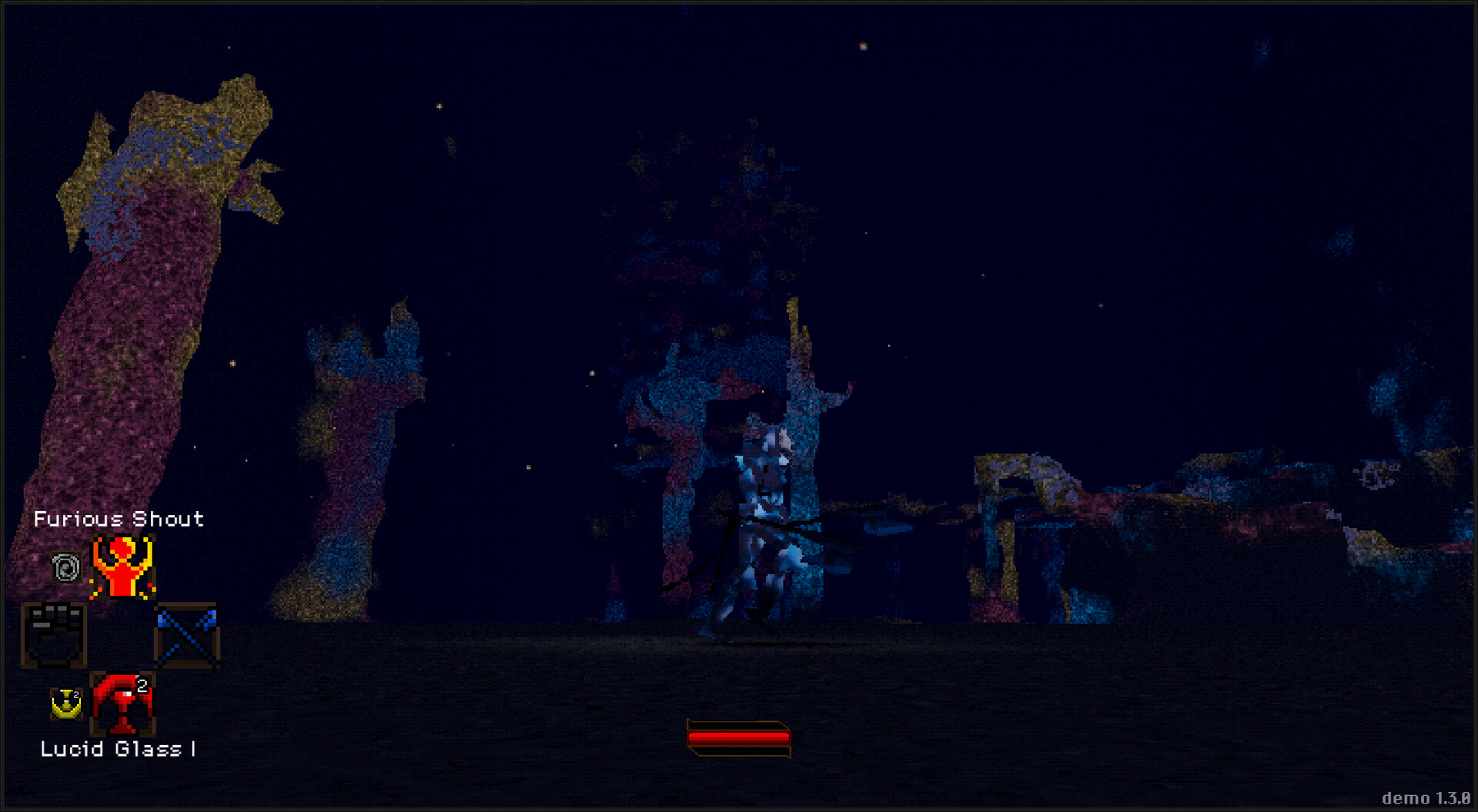Image resolution: width=1478 pixels, height=812 pixels.
Task: Click the Lucid Glass I text label
Action: click(119, 748)
